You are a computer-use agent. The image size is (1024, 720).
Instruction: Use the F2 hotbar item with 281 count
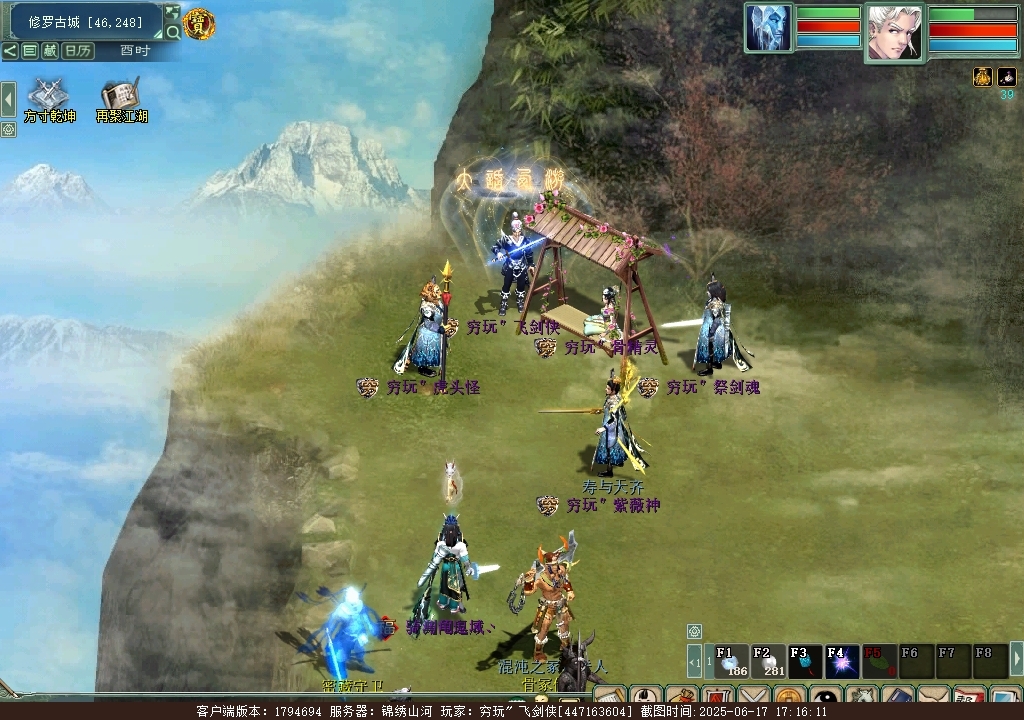pos(768,661)
